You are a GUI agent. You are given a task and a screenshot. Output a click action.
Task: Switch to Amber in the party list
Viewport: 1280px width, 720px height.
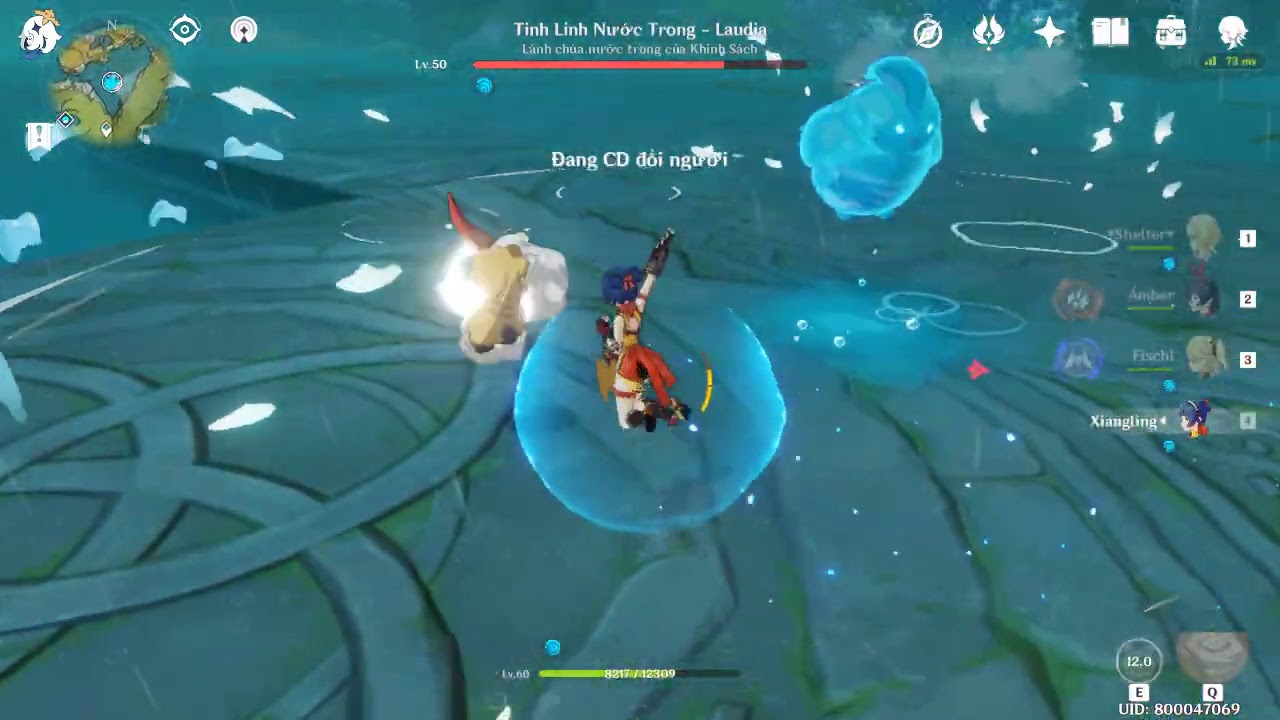point(1203,298)
